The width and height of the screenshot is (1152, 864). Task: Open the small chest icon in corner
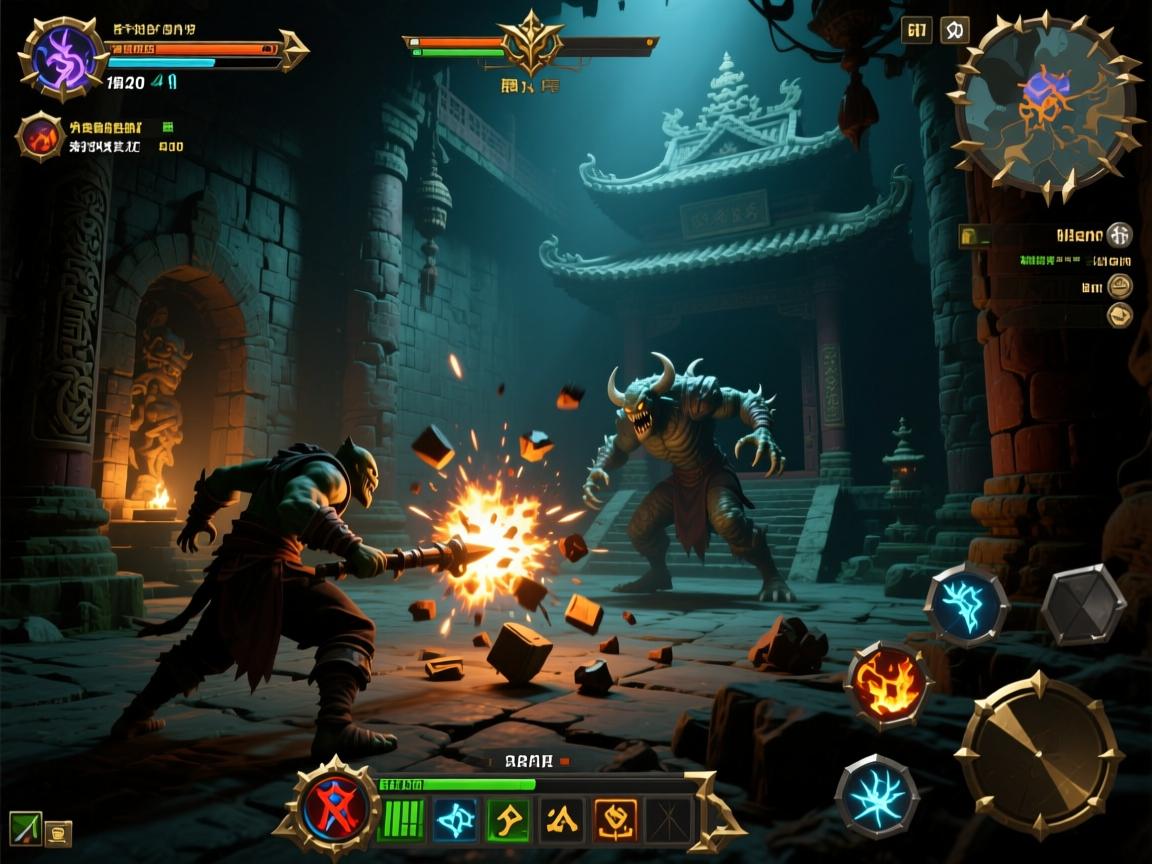click(x=58, y=832)
